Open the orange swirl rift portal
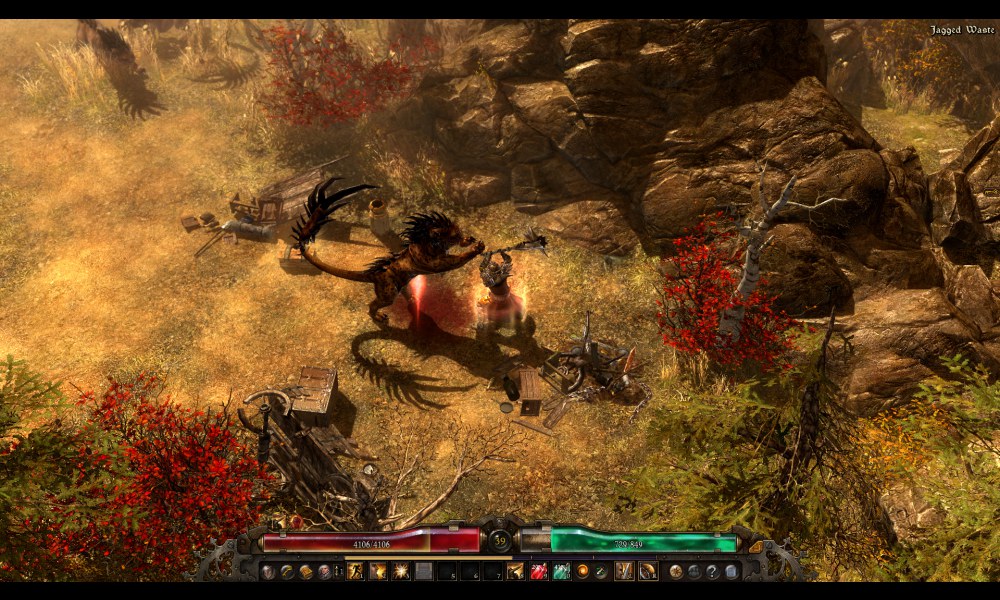 [583, 571]
